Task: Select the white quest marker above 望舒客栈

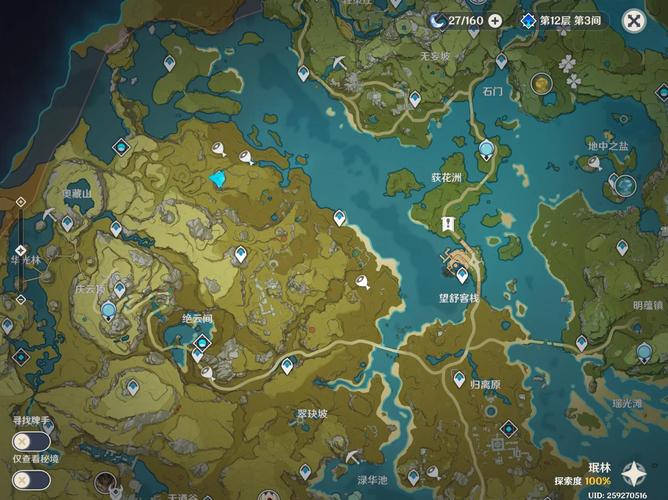Action: (x=449, y=224)
